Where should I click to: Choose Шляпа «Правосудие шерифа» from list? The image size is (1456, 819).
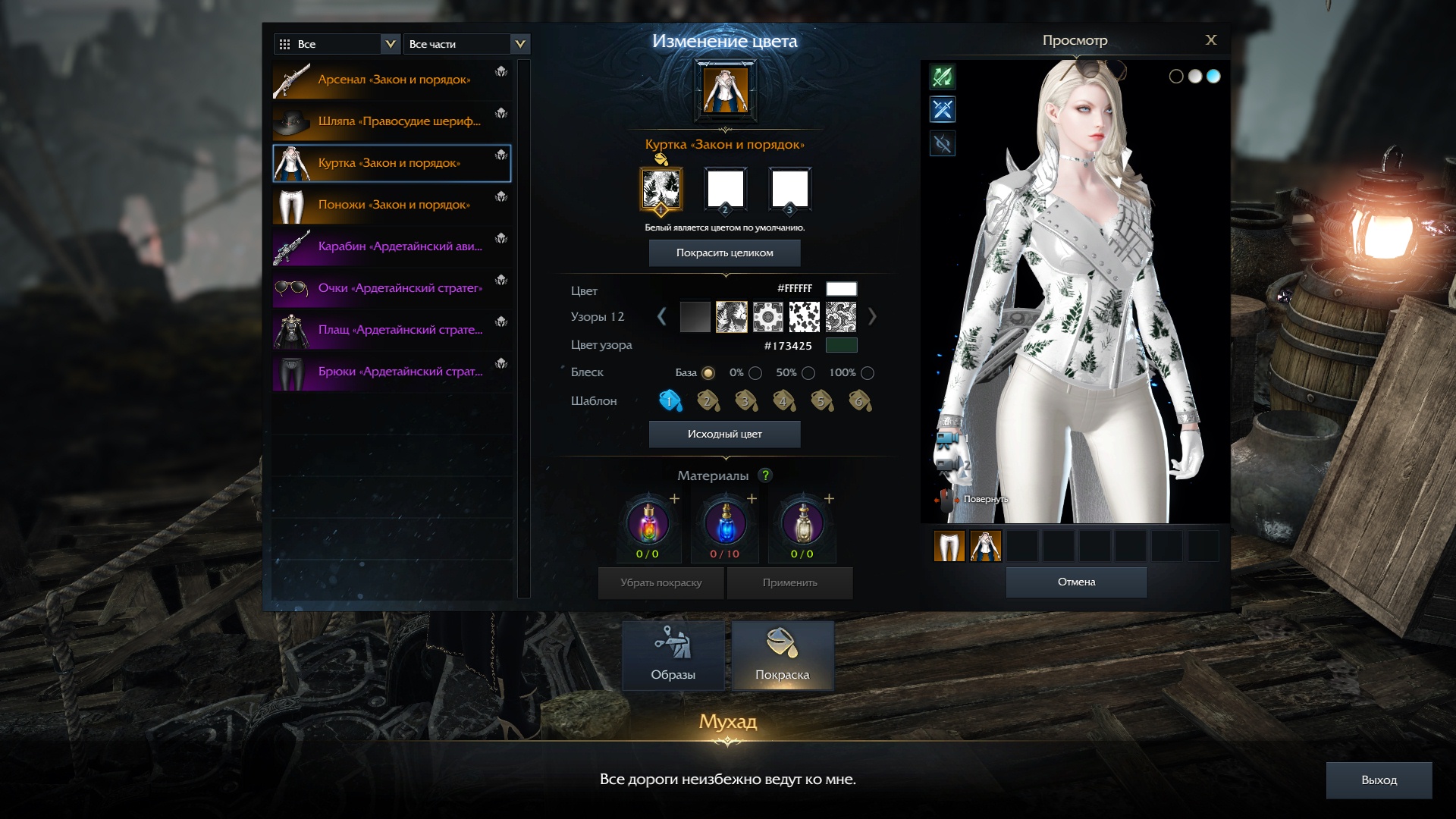pos(391,121)
